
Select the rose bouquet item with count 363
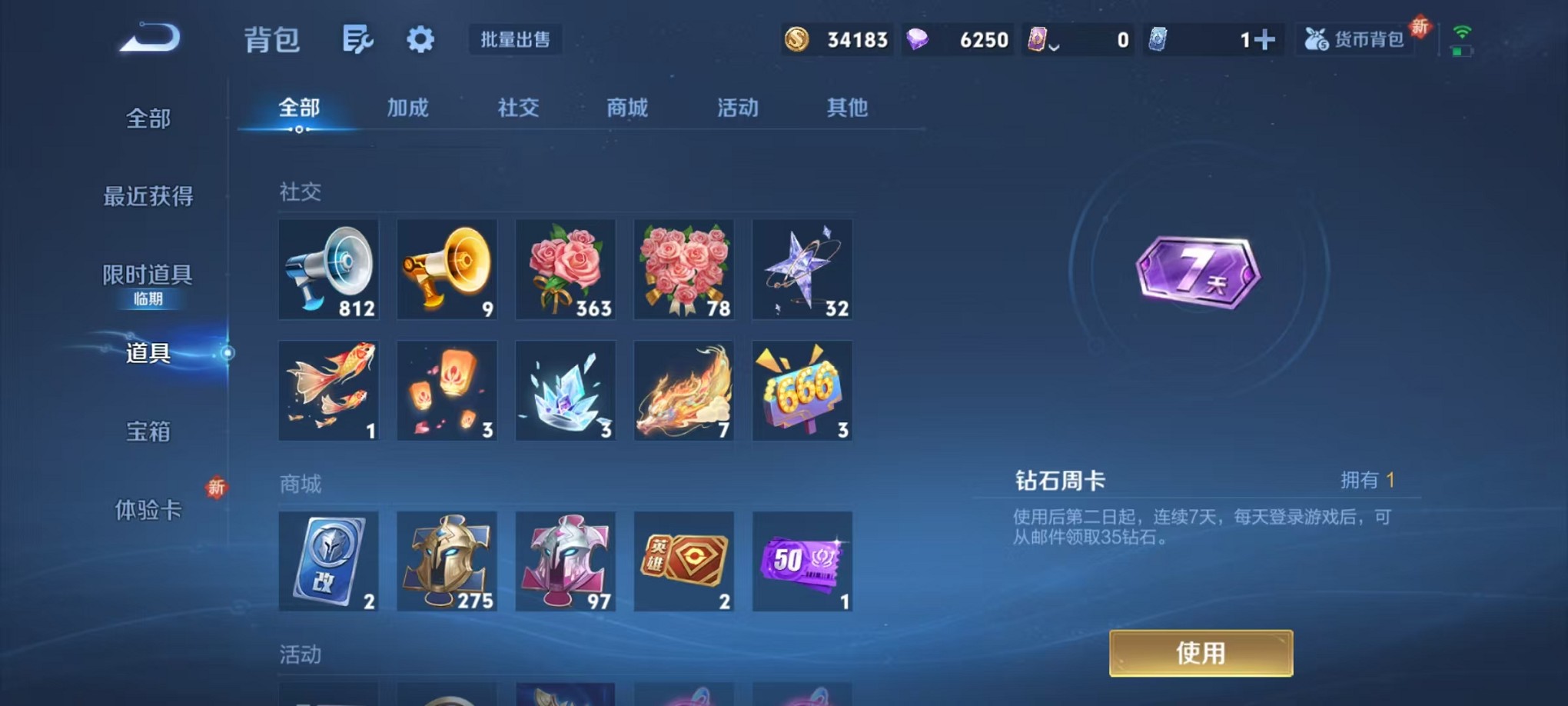pos(566,269)
